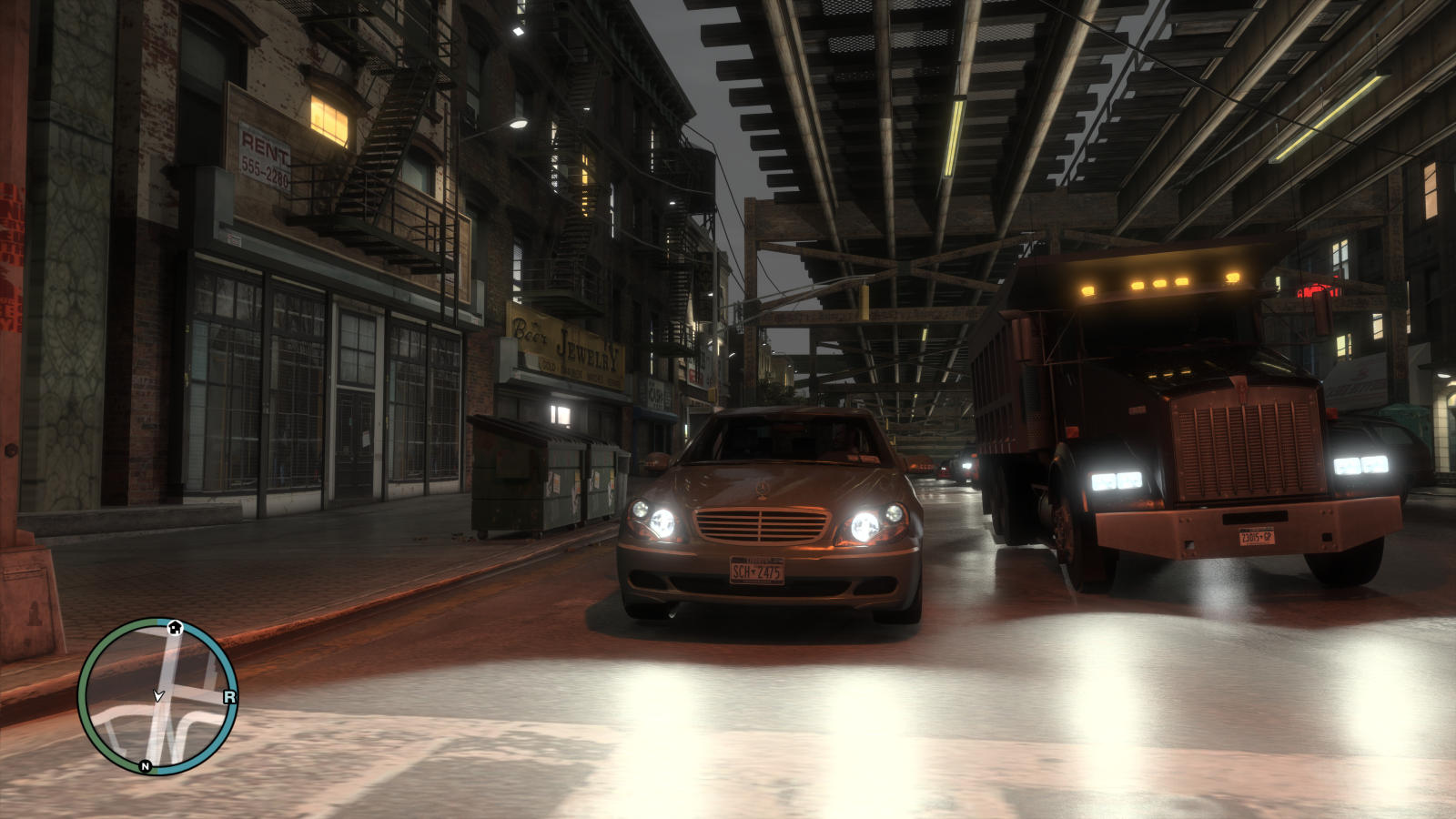1456x819 pixels.
Task: Select the player arrow on the minimap
Action: [158, 695]
